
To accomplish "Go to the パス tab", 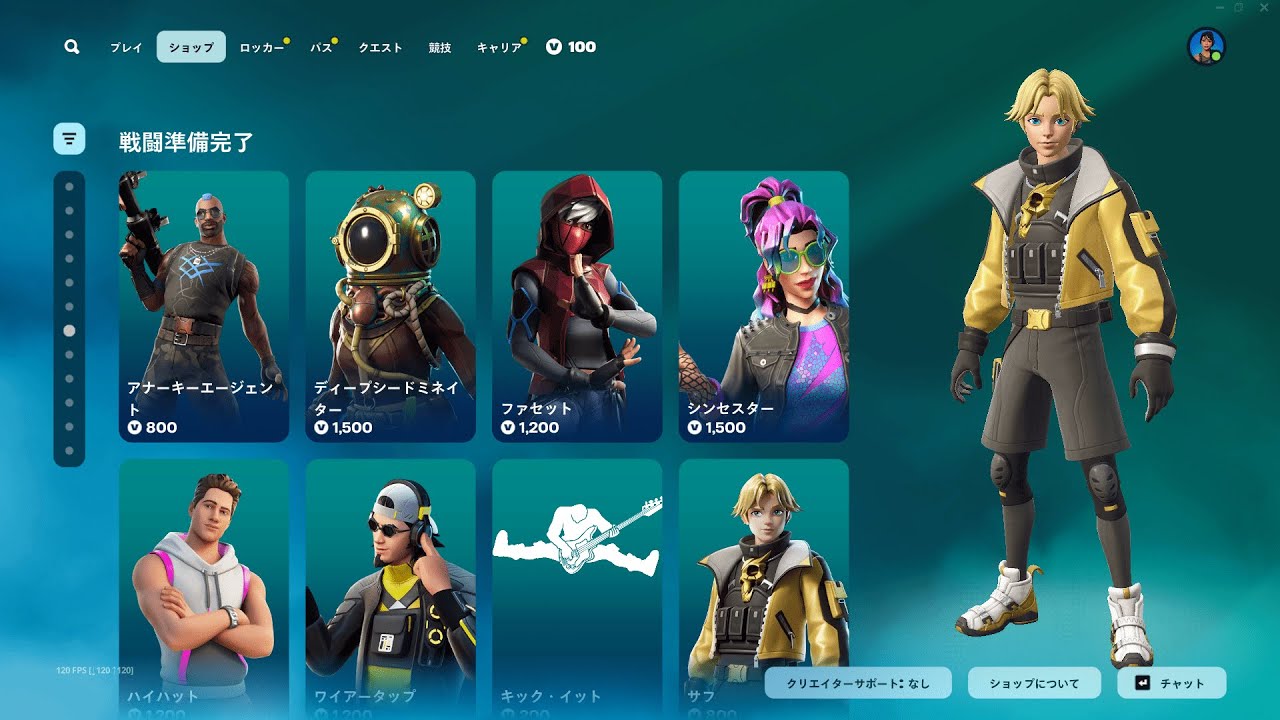I will click(321, 47).
